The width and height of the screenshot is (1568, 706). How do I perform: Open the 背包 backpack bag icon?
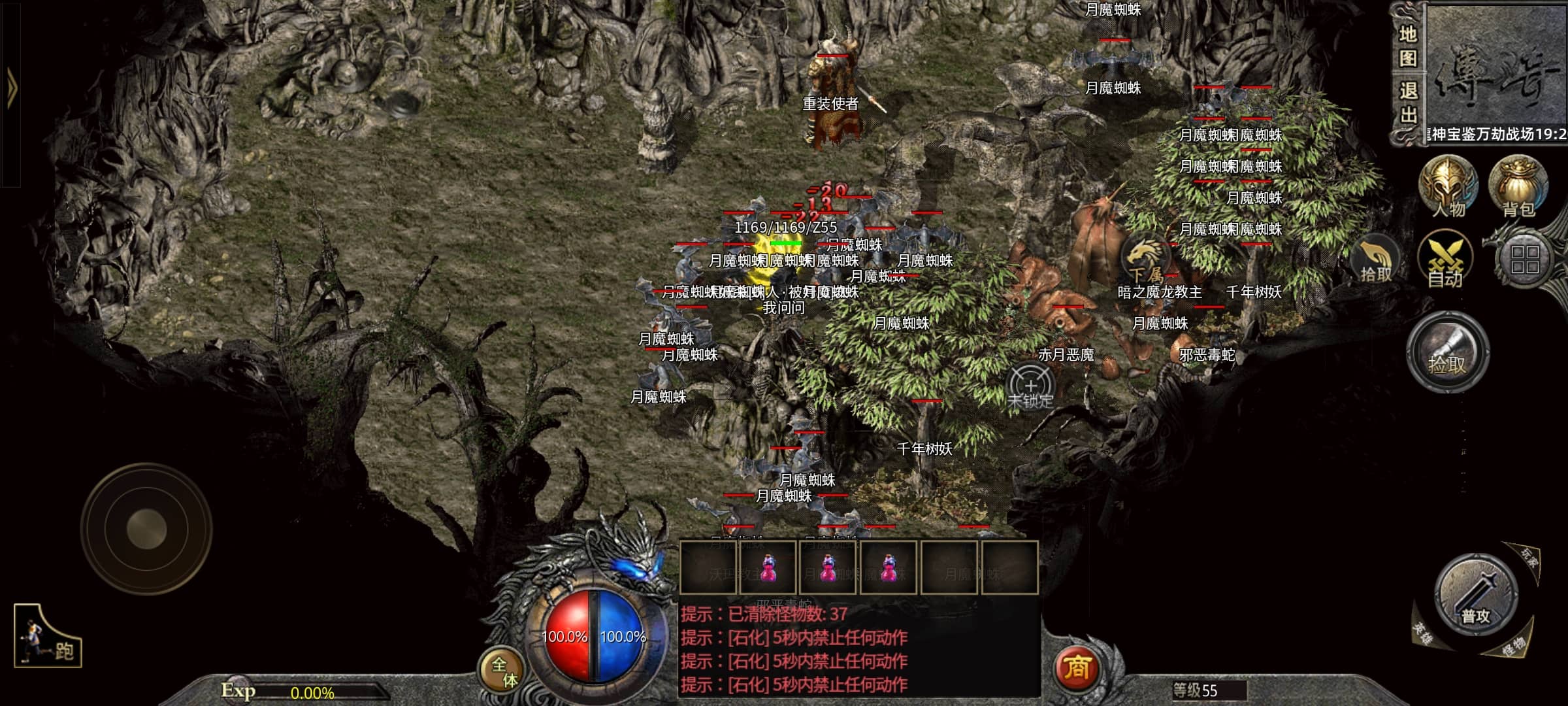coord(1517,186)
